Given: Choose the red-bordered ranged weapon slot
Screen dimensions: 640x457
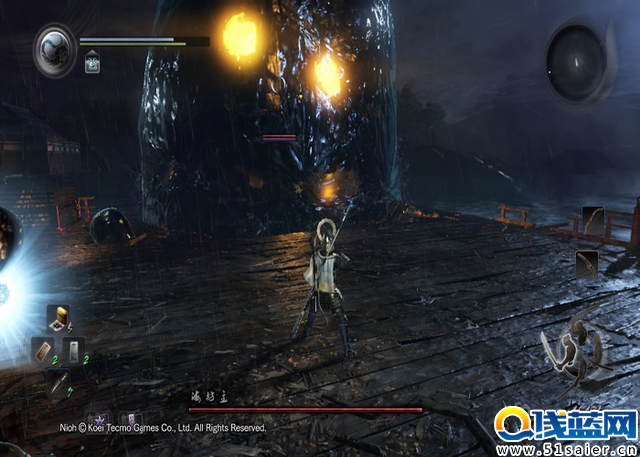Looking at the screenshot, I should pos(587,264).
